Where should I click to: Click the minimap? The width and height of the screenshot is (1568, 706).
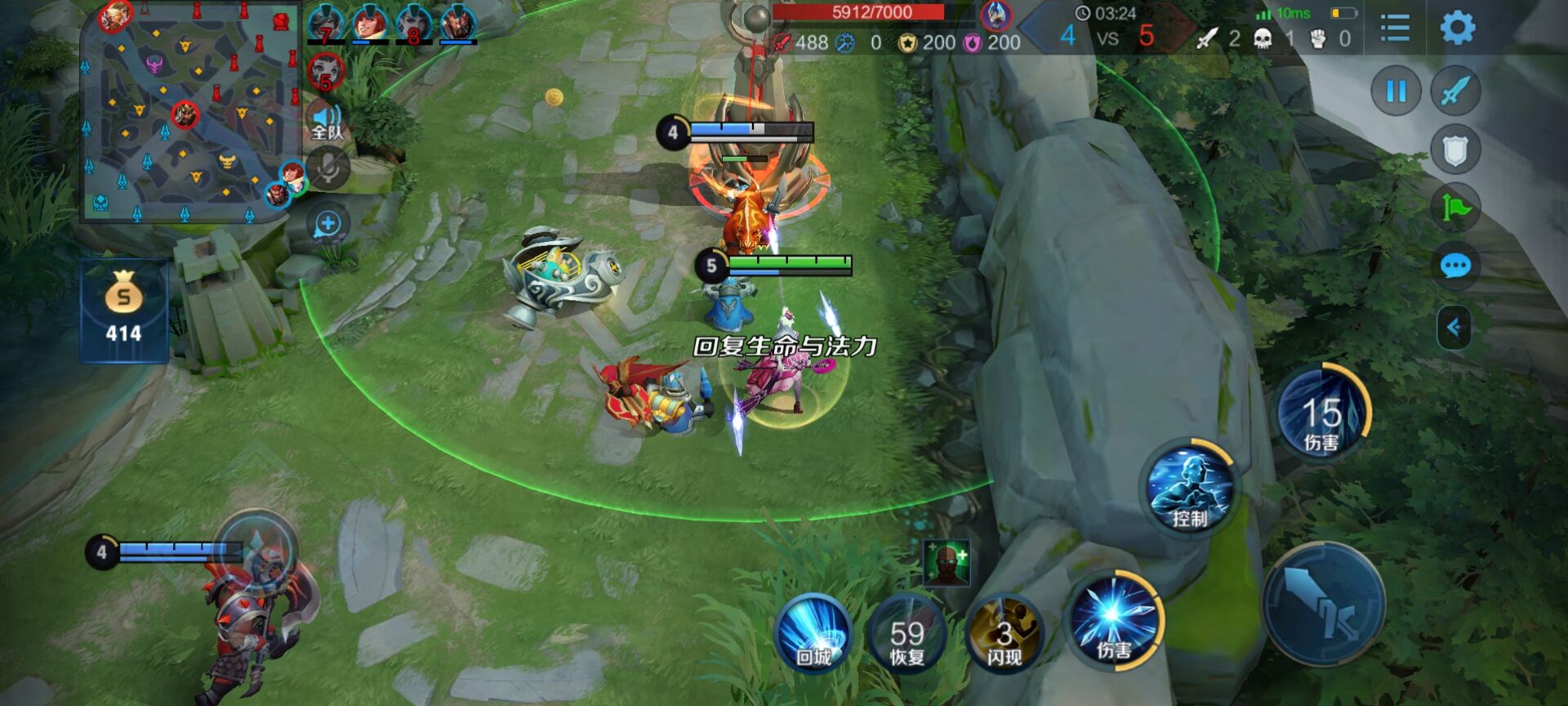(192, 114)
